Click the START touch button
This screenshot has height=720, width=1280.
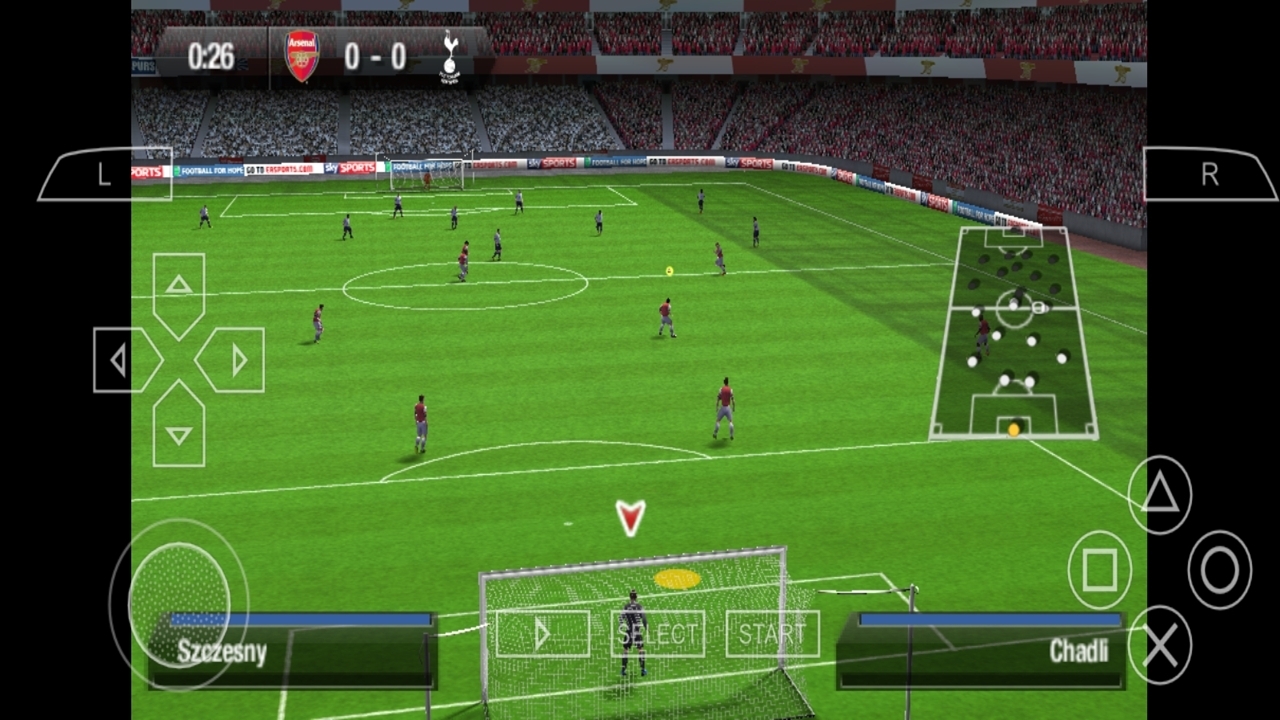click(772, 634)
